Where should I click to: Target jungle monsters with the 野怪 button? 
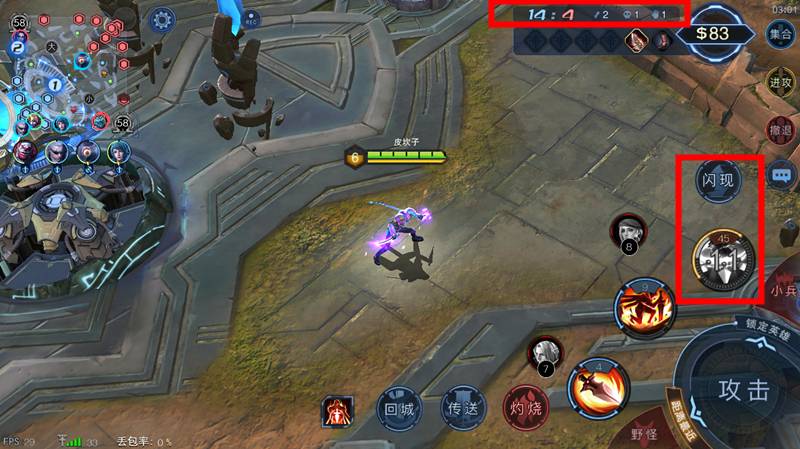click(x=644, y=434)
